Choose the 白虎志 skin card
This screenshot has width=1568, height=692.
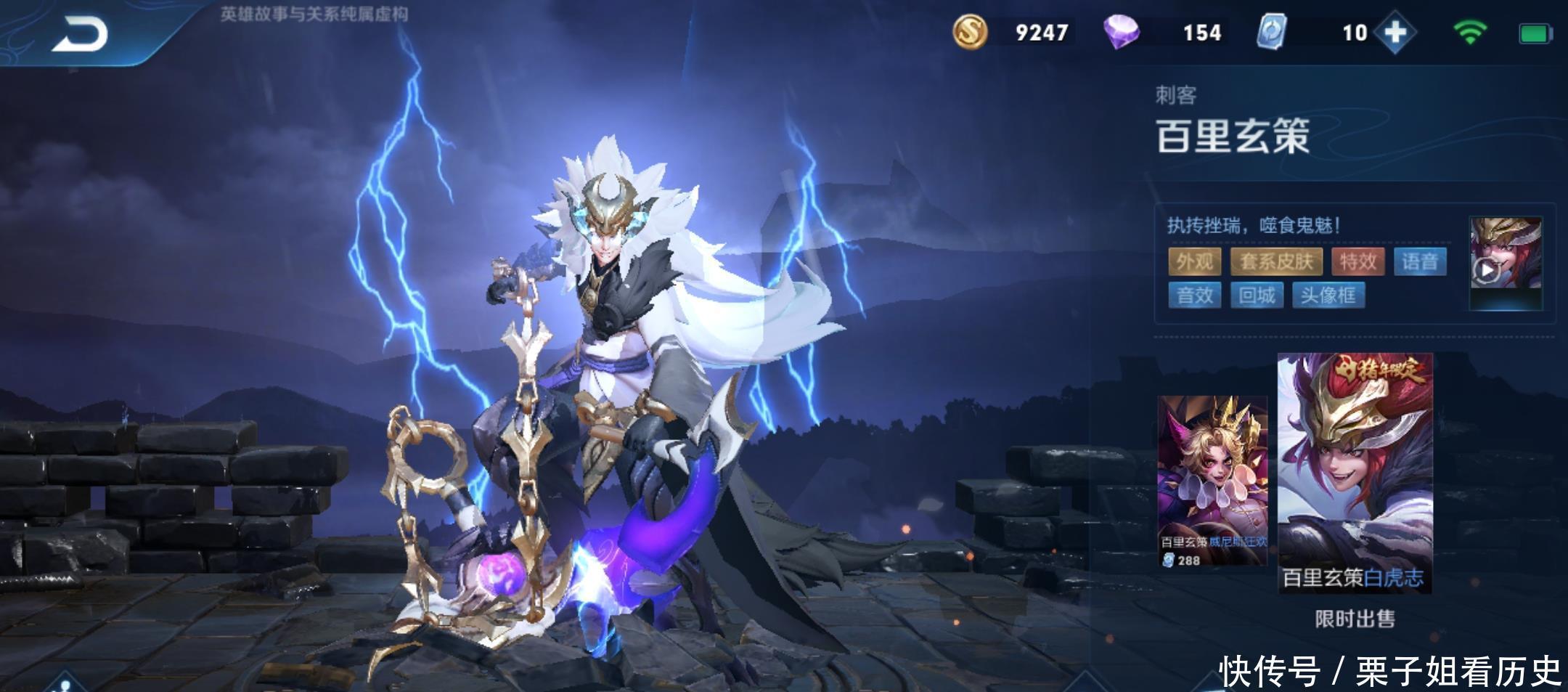(1355, 472)
